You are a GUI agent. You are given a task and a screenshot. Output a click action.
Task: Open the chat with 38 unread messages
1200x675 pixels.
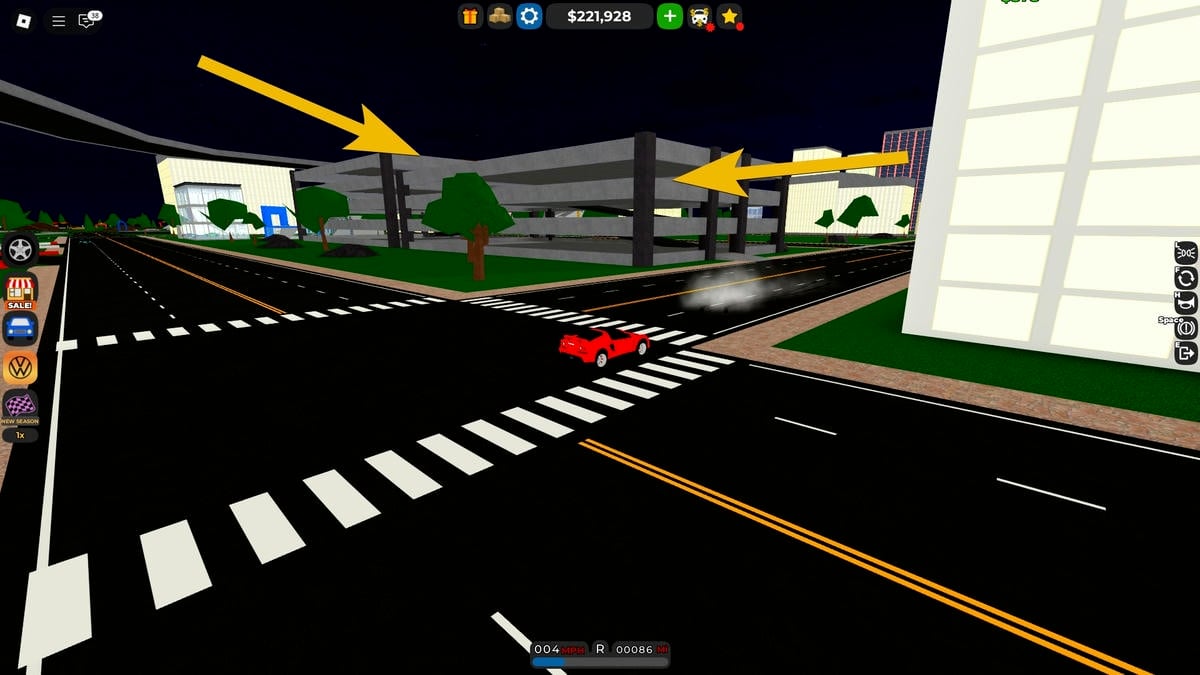tap(88, 20)
